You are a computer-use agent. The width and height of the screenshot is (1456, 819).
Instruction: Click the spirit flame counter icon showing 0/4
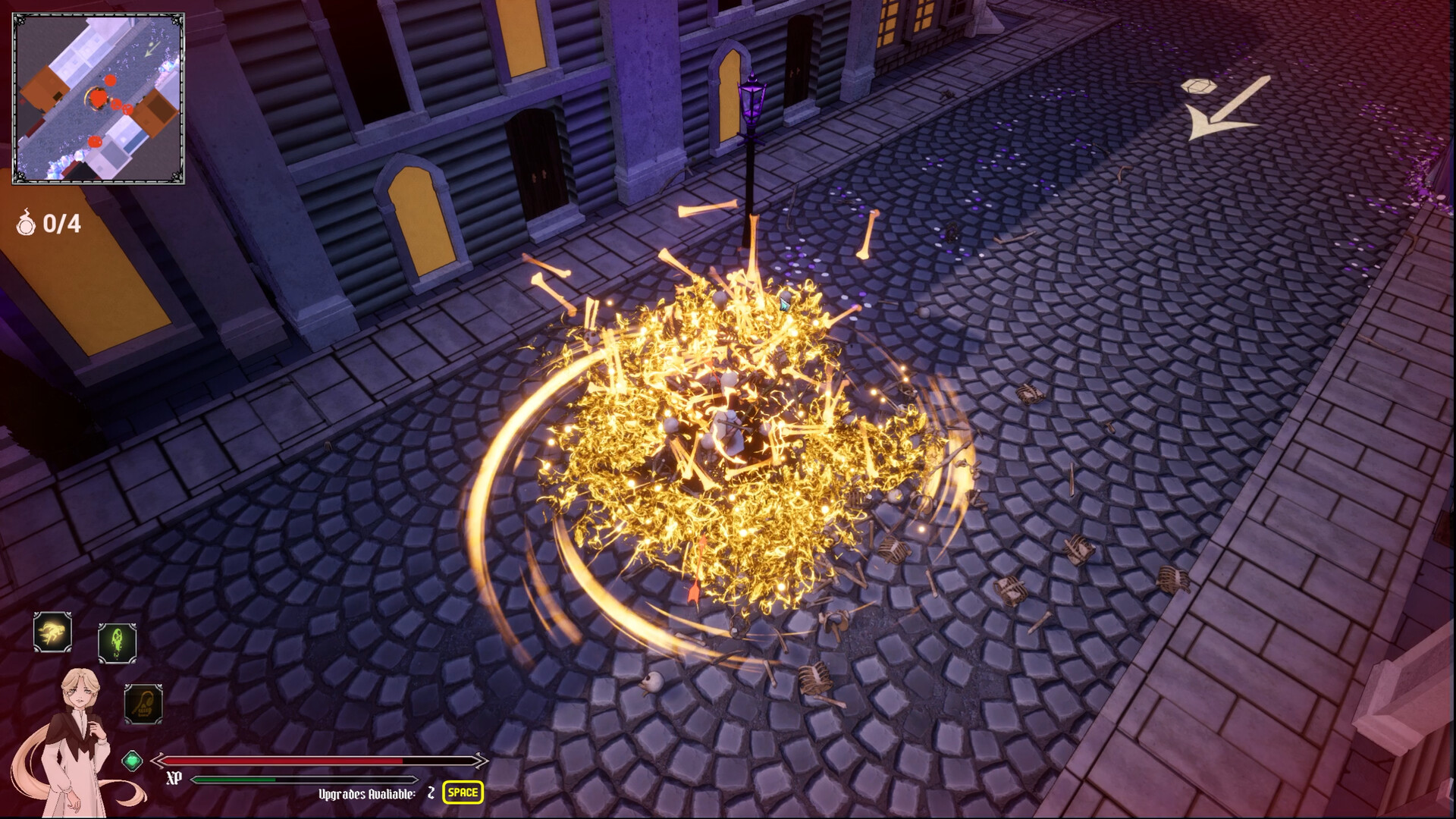pyautogui.click(x=26, y=224)
